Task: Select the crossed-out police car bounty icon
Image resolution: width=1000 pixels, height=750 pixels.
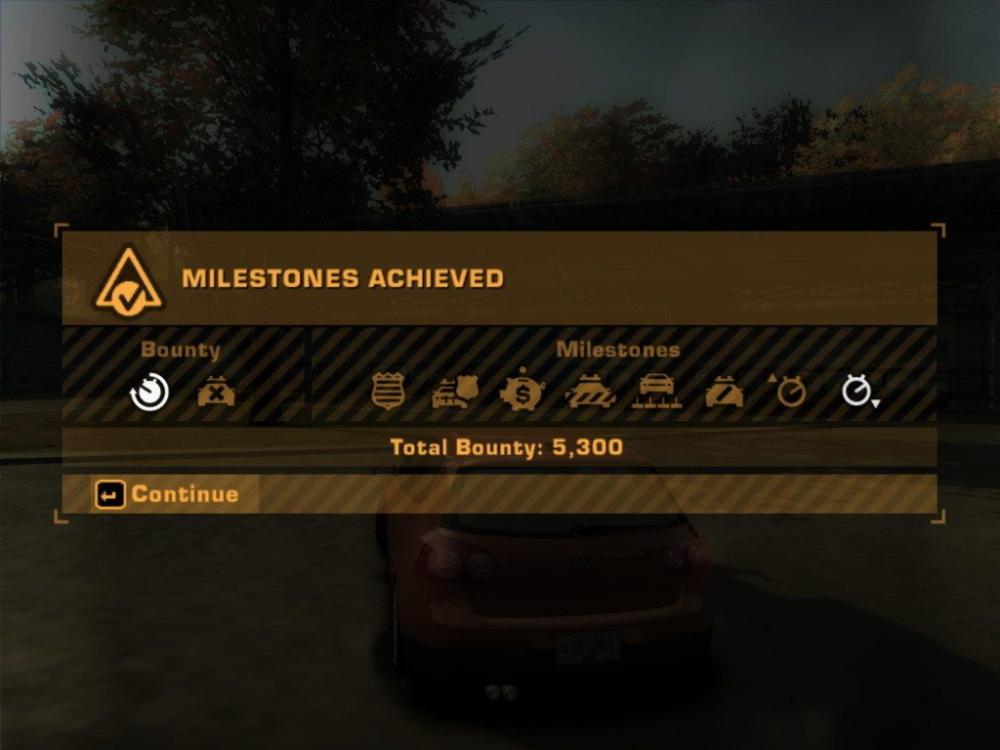Action: point(216,393)
